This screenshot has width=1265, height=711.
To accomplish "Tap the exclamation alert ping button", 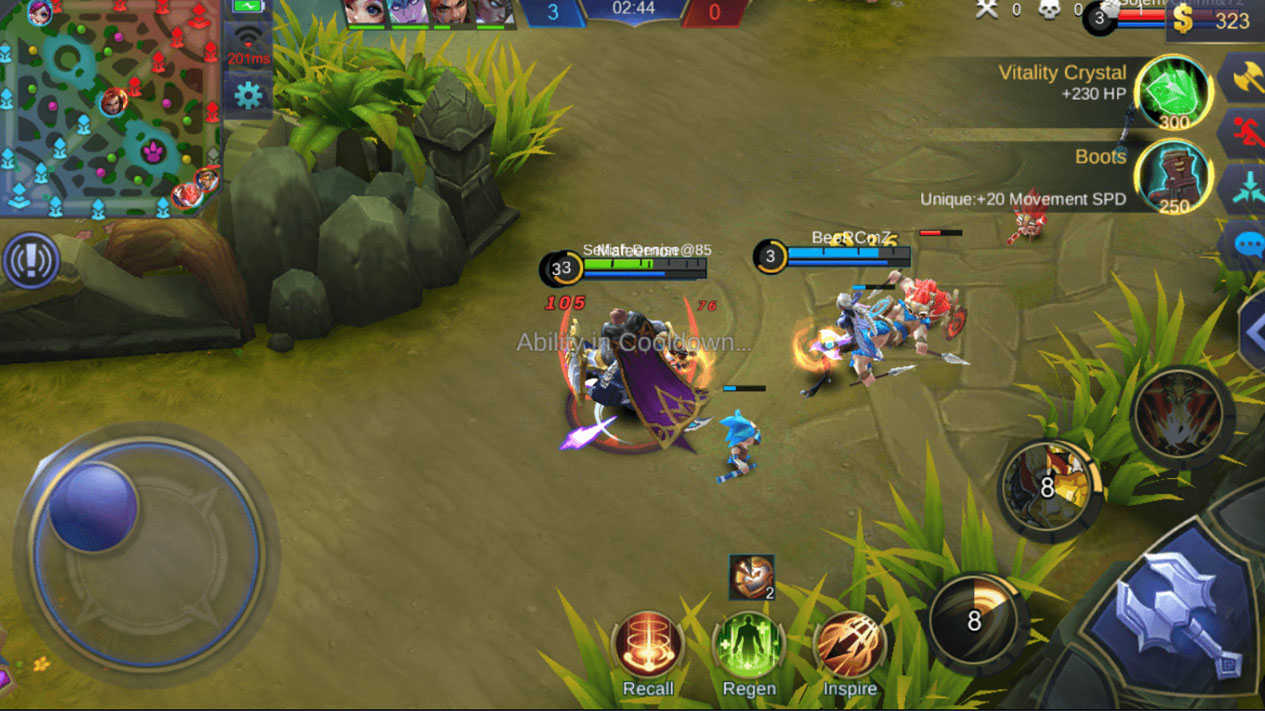I will click(31, 261).
